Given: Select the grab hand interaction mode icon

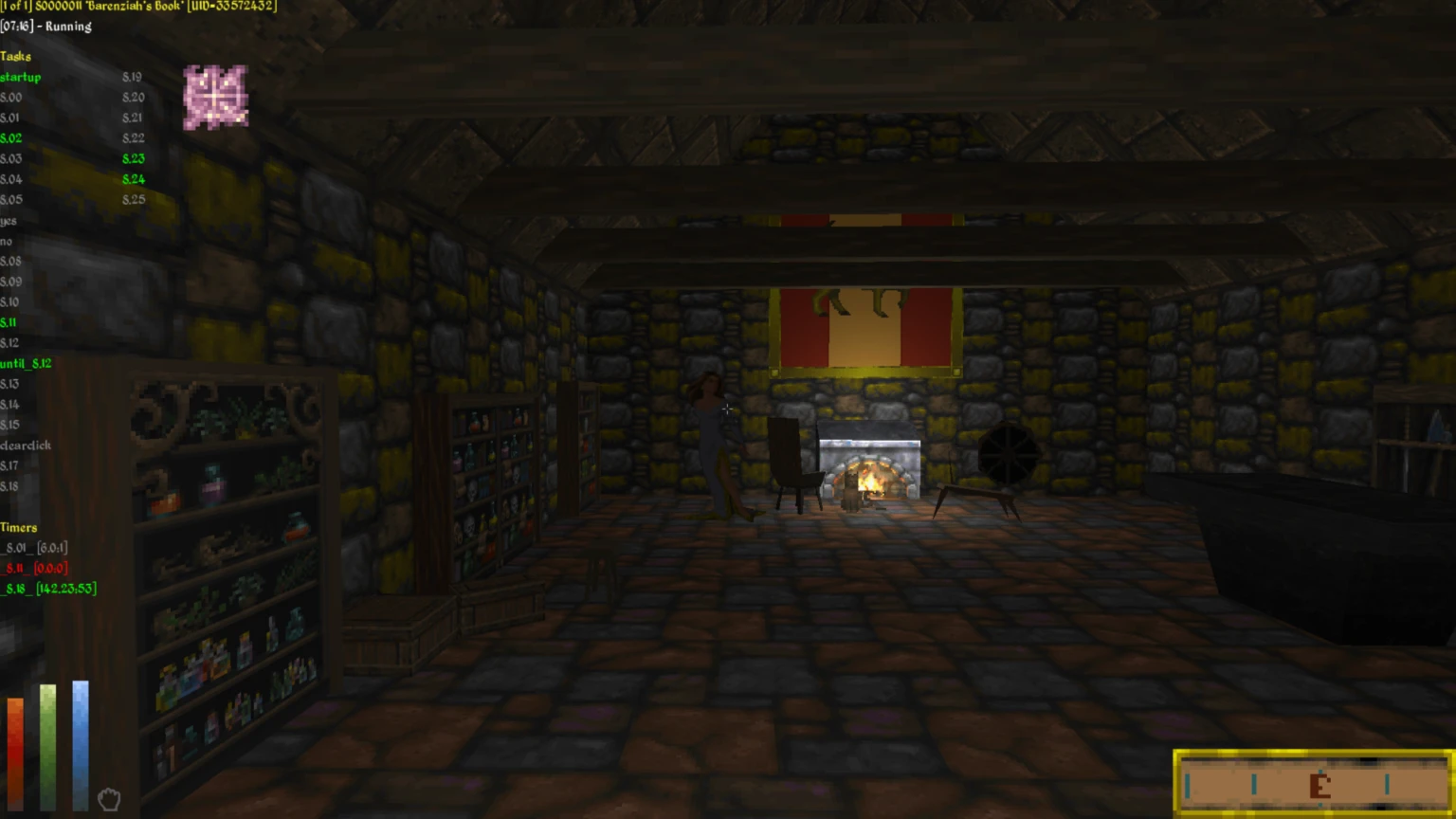Looking at the screenshot, I should pos(109,799).
